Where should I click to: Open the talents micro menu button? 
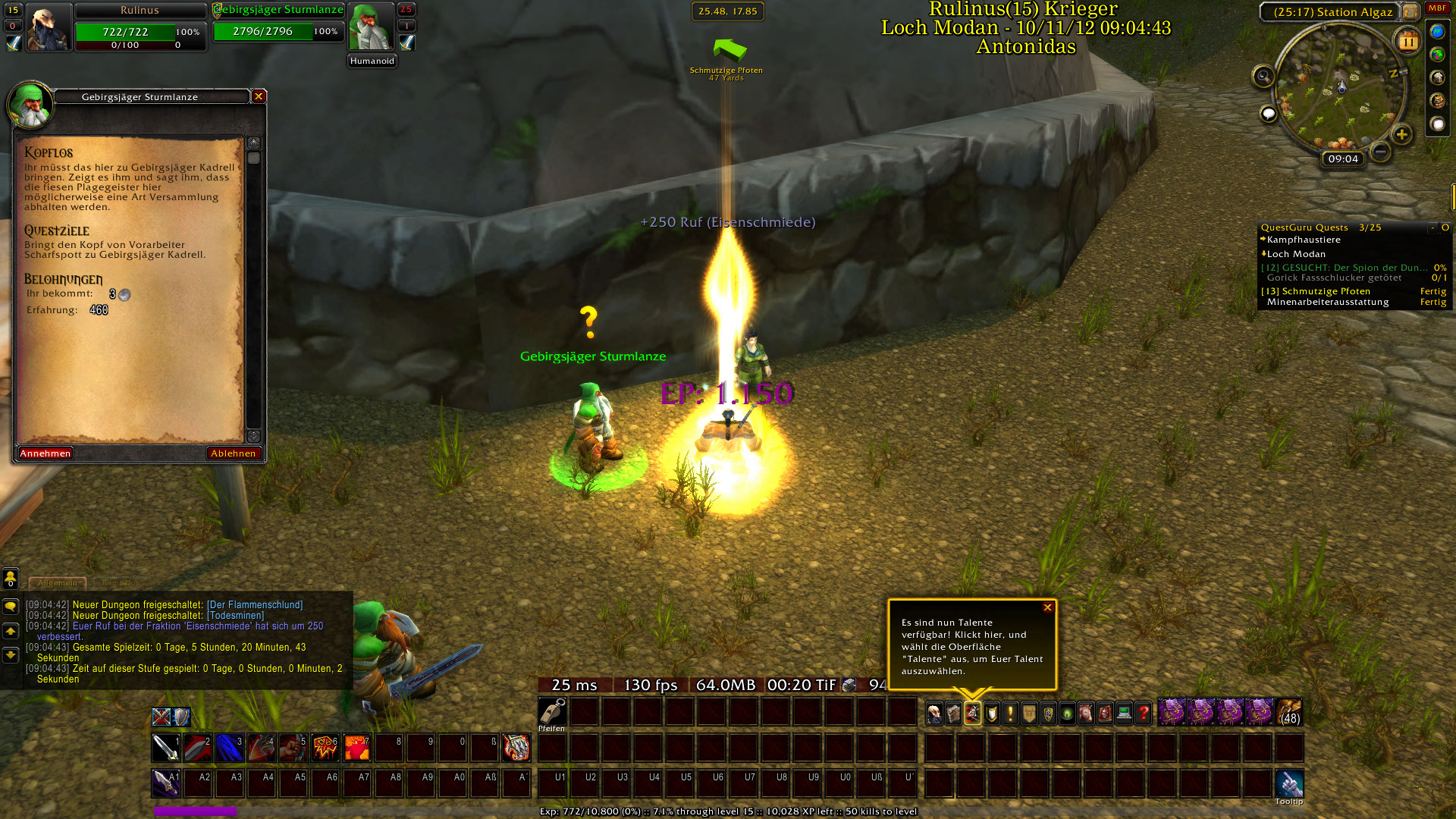click(972, 713)
